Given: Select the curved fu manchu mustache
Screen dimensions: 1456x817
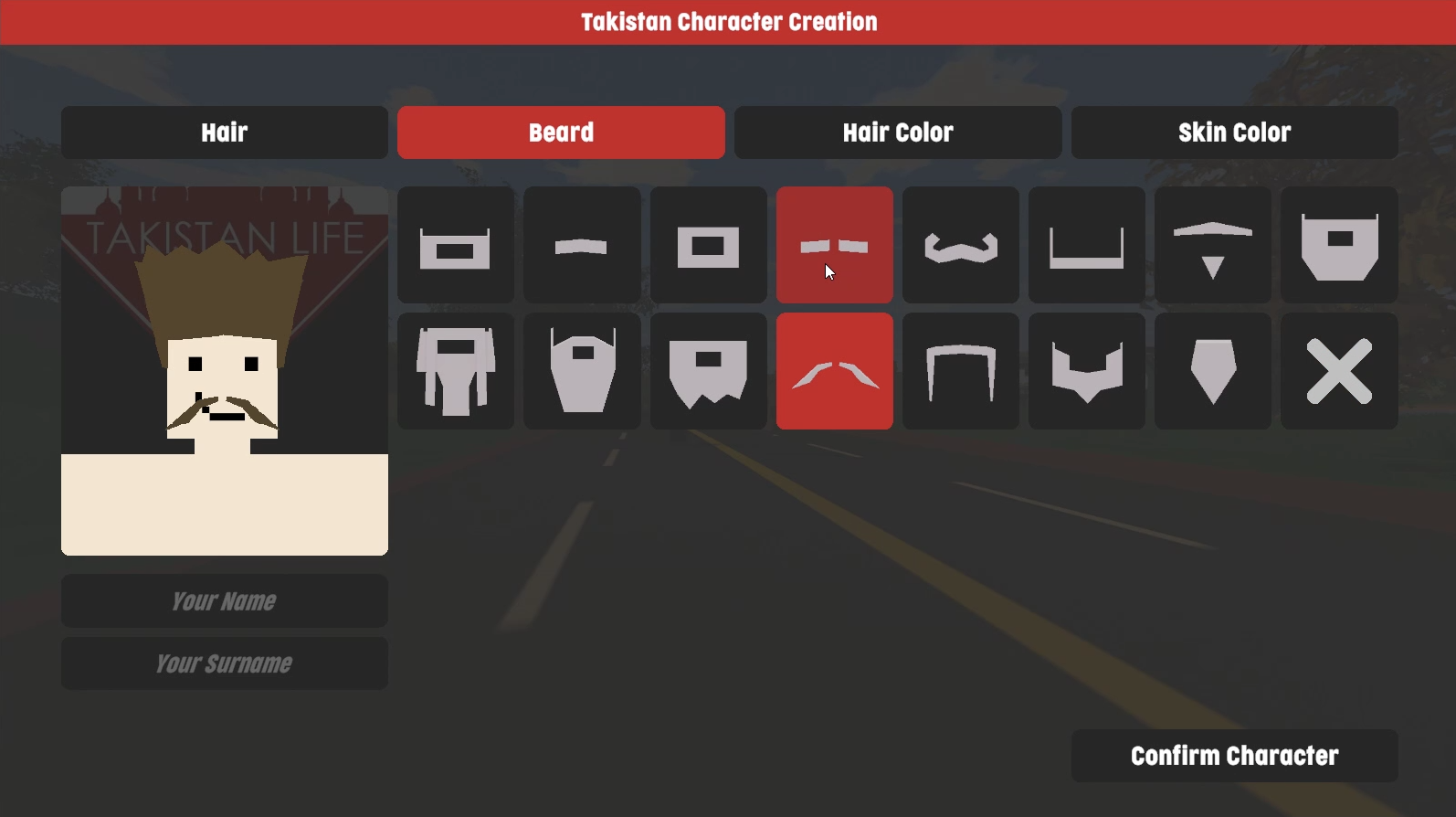Looking at the screenshot, I should point(834,371).
